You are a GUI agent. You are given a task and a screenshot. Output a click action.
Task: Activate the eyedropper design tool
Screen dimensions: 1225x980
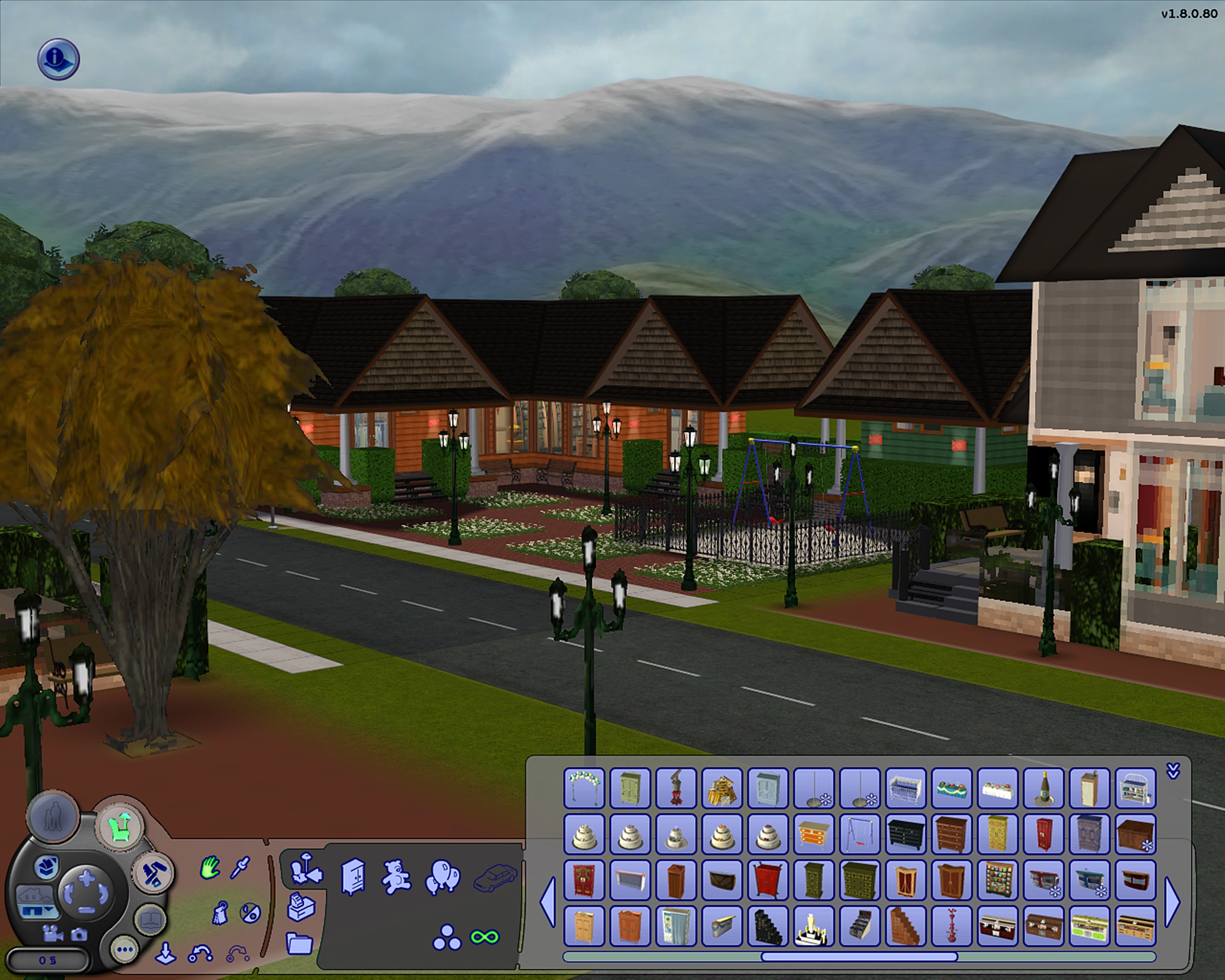240,868
